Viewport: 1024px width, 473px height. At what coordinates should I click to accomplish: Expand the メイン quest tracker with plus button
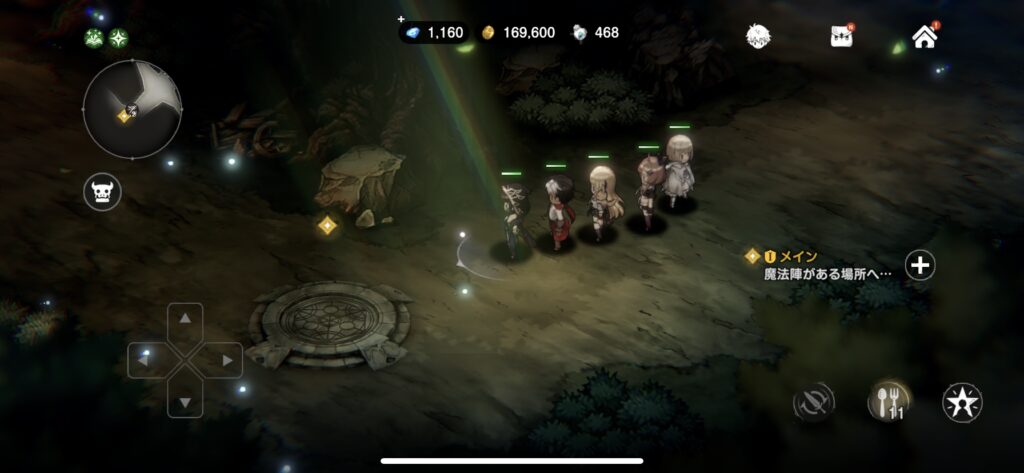pos(920,265)
